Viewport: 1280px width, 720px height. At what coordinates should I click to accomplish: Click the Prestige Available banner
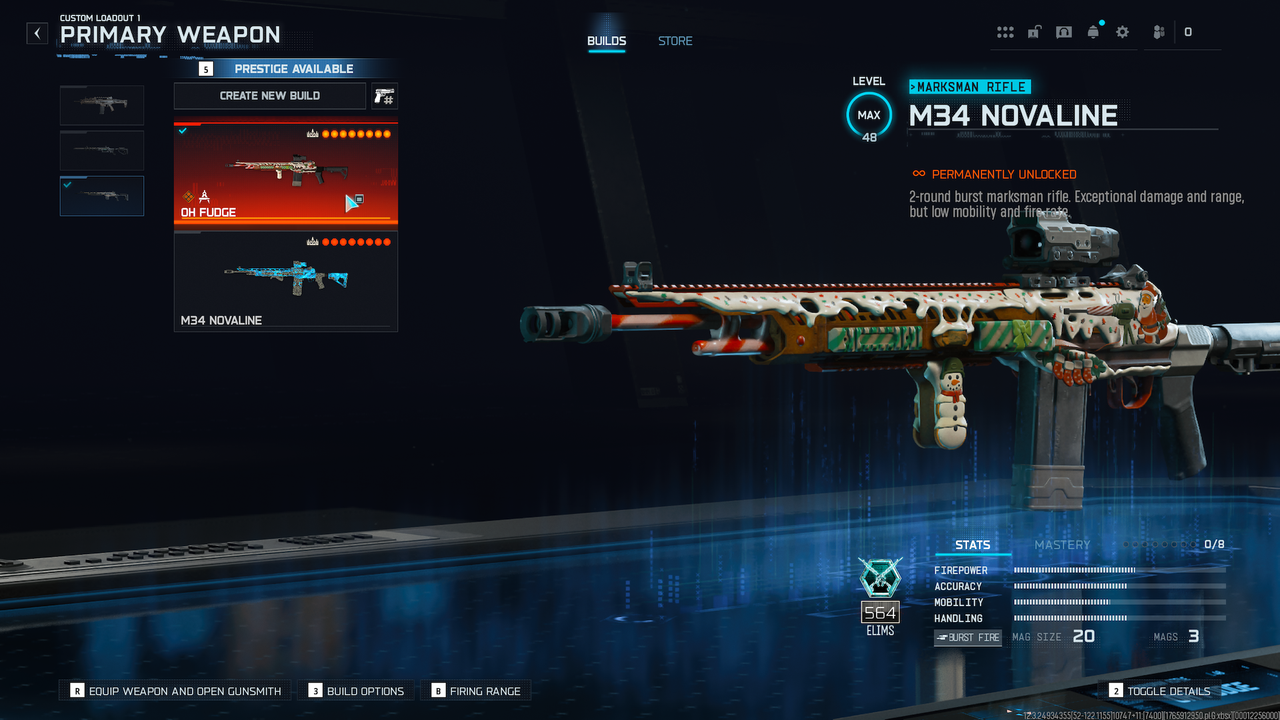pos(285,69)
